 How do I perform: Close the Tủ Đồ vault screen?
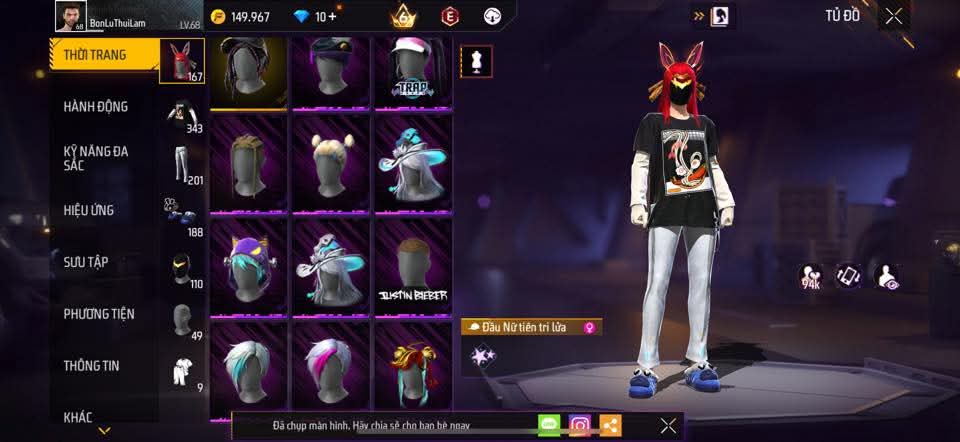(893, 16)
